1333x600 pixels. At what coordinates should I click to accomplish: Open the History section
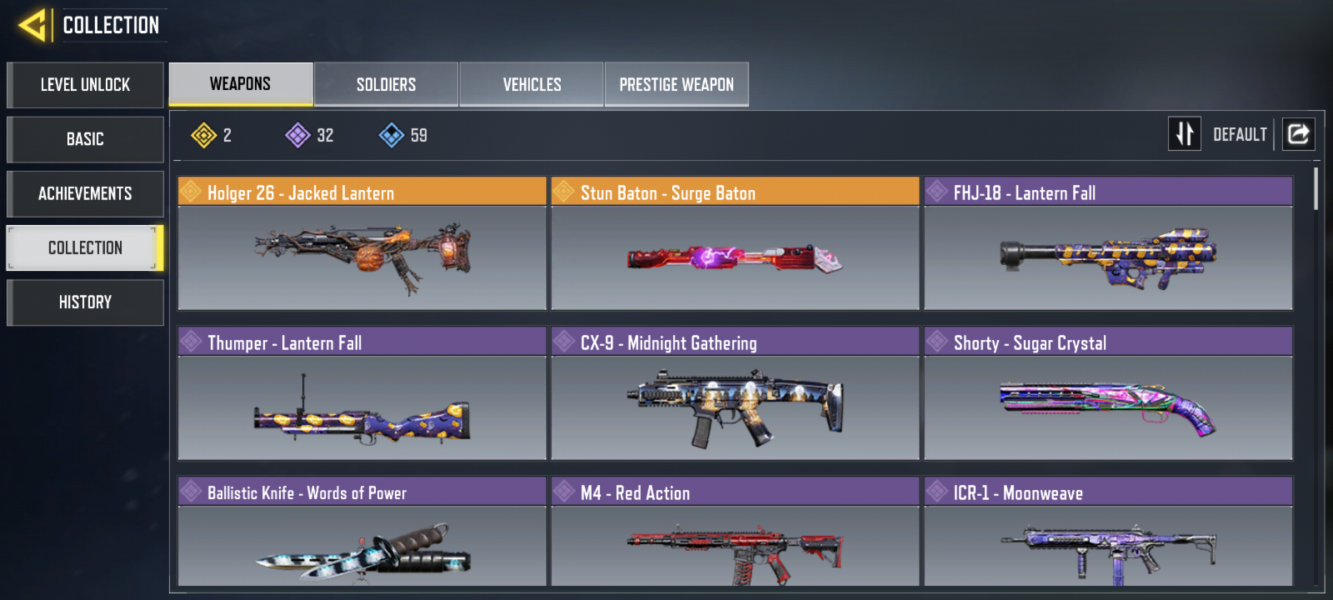coord(85,302)
